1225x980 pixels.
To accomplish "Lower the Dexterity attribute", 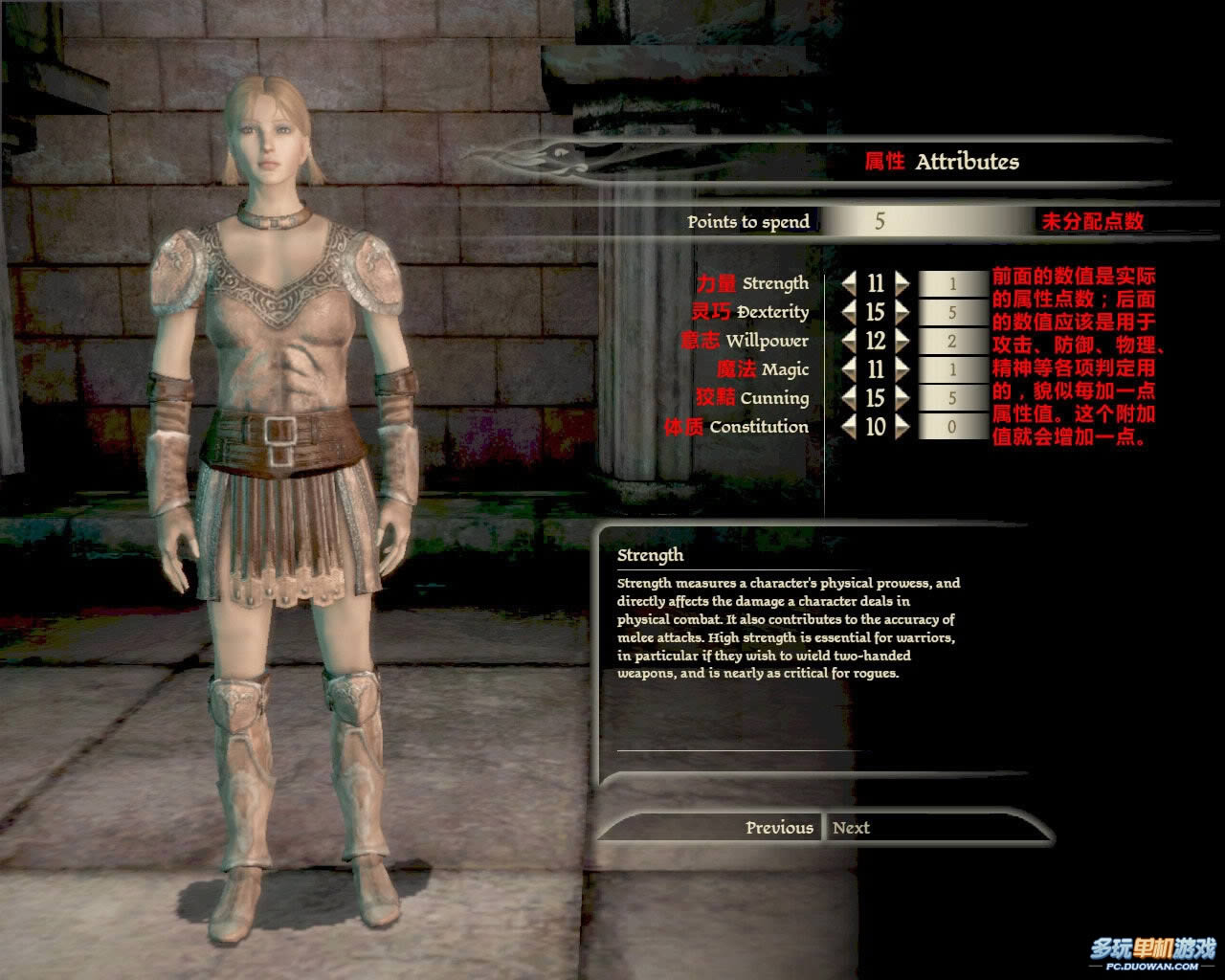I will [849, 312].
